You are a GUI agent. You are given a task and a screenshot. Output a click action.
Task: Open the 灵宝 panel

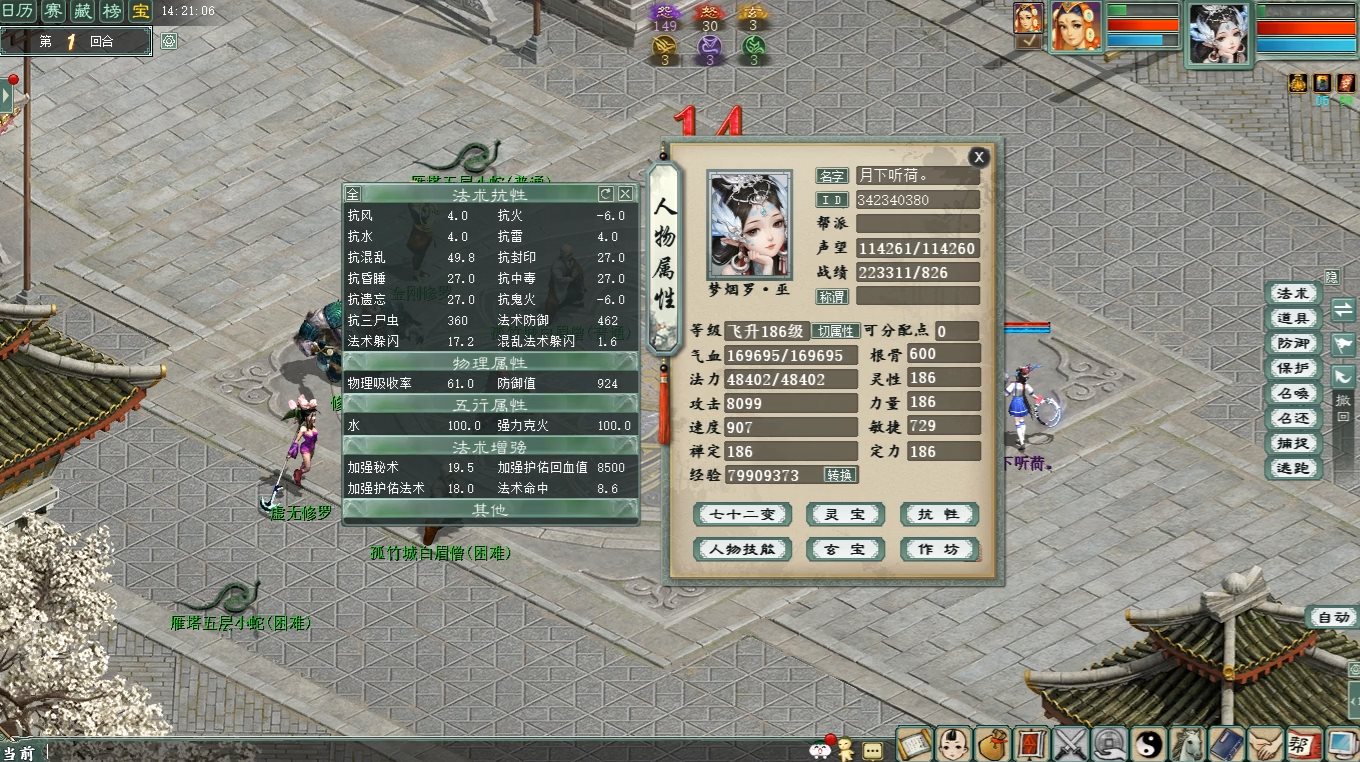point(845,515)
